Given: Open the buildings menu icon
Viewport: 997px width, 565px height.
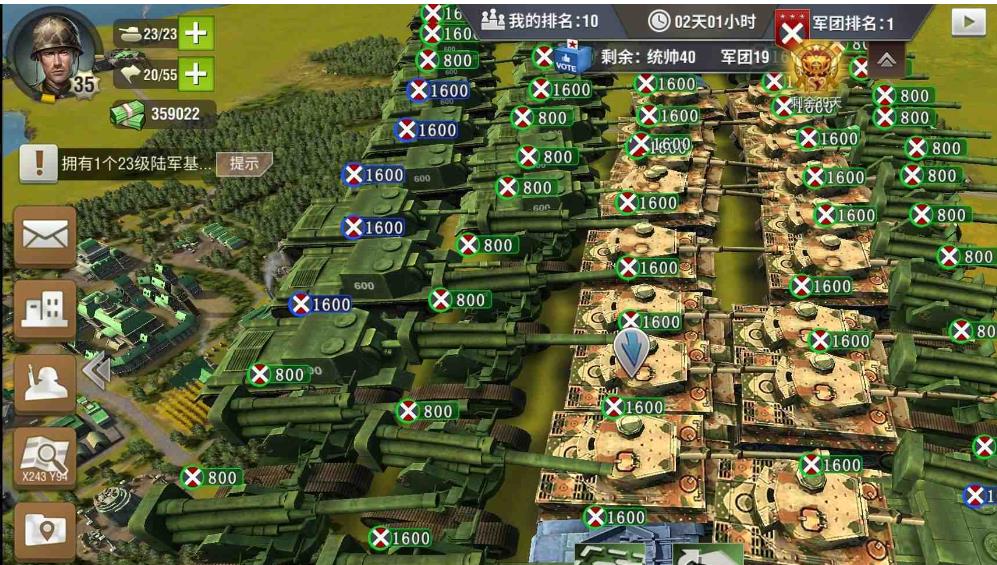Looking at the screenshot, I should click(45, 310).
